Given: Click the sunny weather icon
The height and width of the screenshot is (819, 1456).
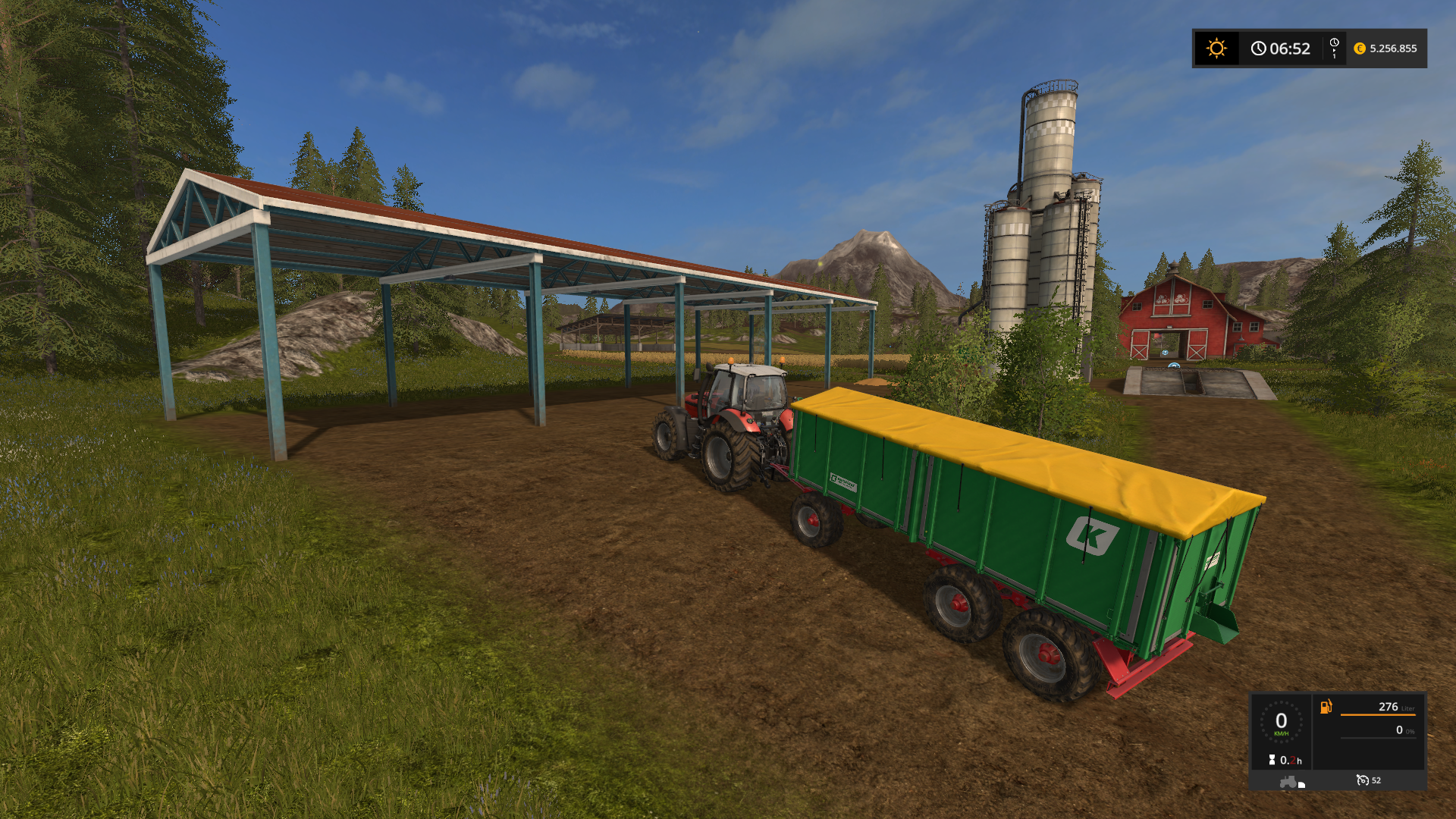Looking at the screenshot, I should pyautogui.click(x=1216, y=49).
